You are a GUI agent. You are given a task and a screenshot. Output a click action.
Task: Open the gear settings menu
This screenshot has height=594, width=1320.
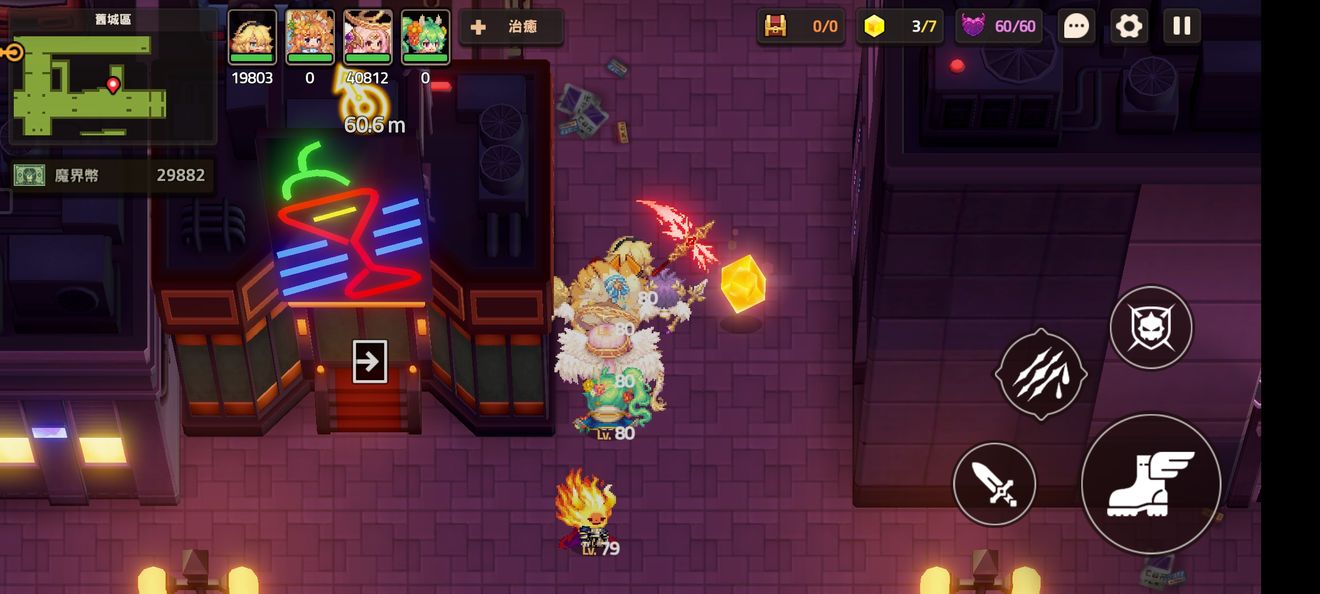click(1129, 26)
